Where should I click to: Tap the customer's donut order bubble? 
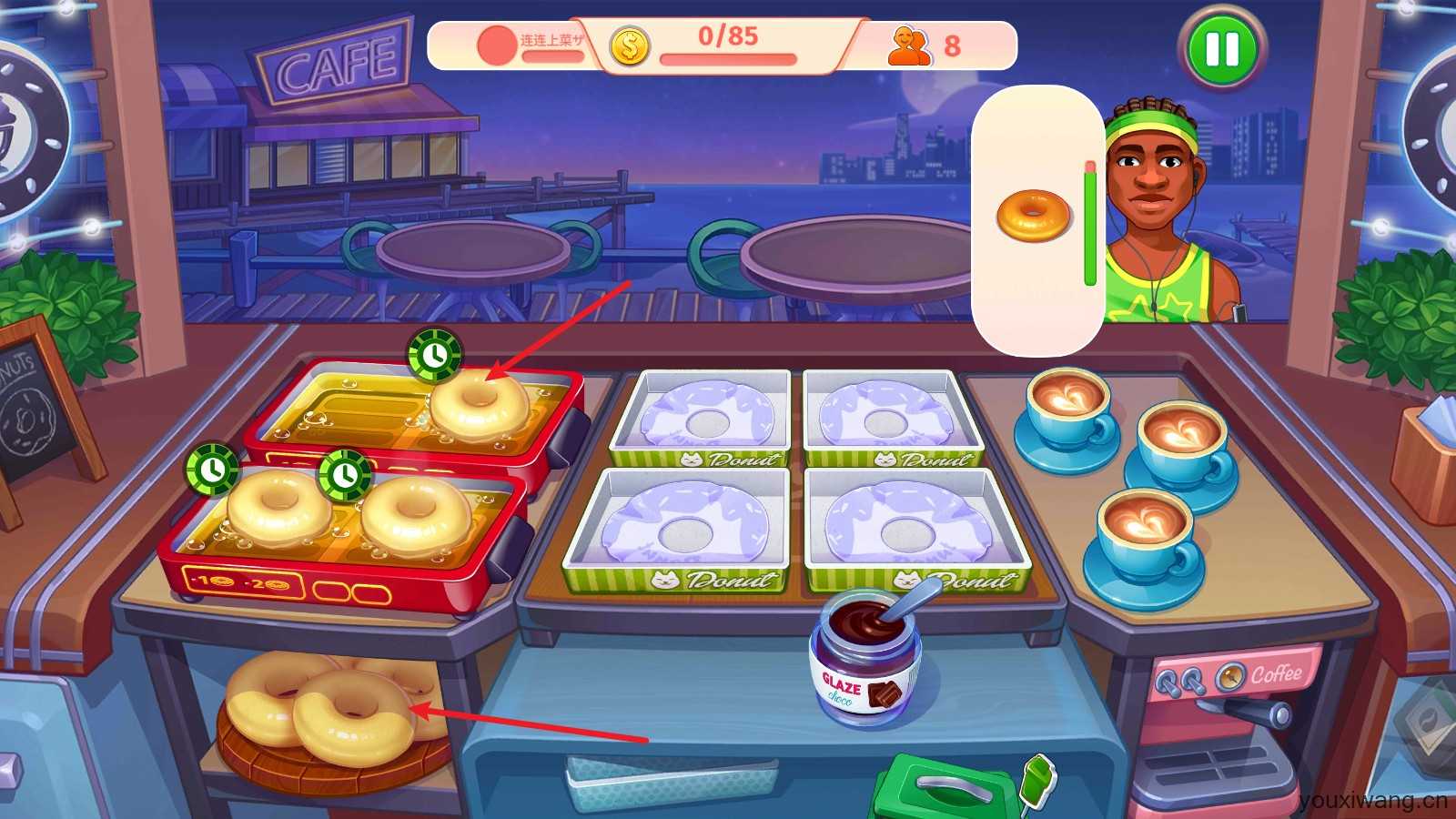(1036, 217)
